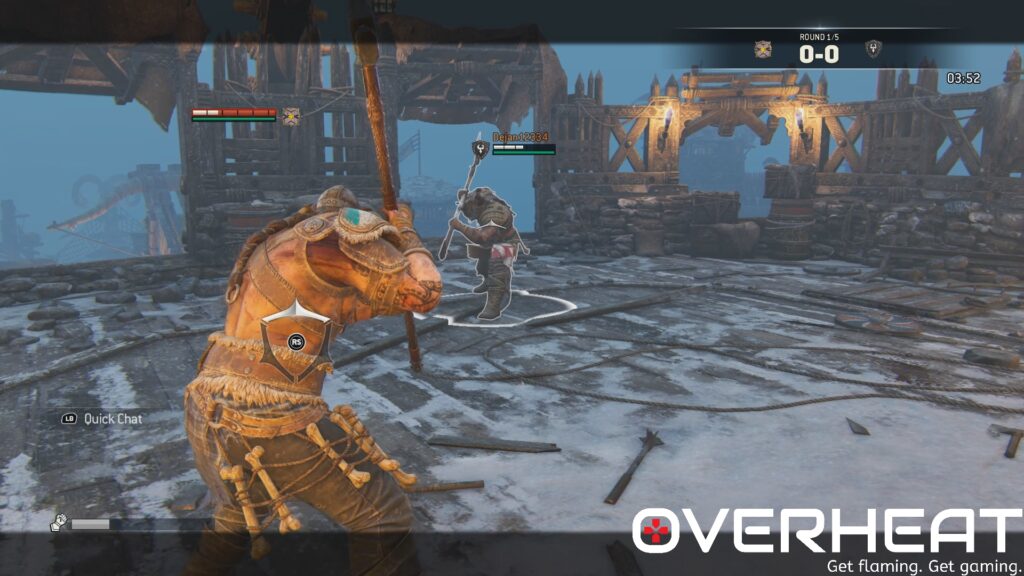Select the left team emblem on scoreboard
The image size is (1024, 576).
click(763, 49)
